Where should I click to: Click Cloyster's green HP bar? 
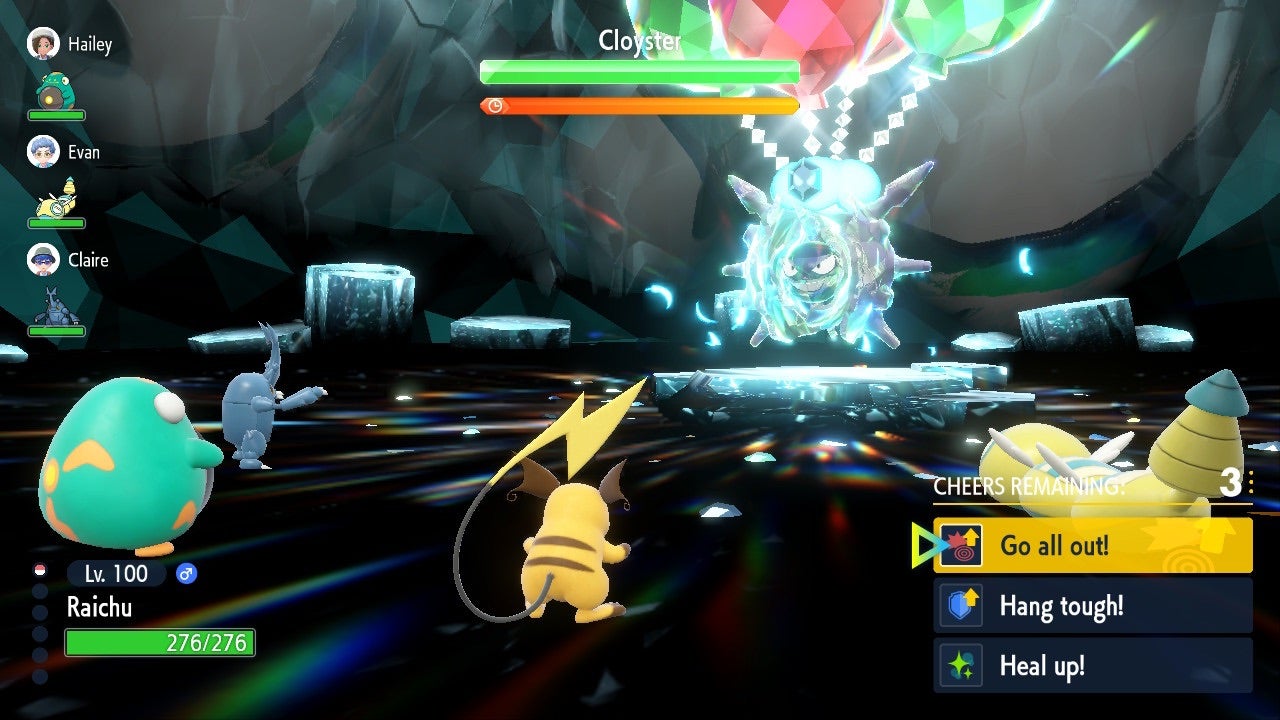638,71
